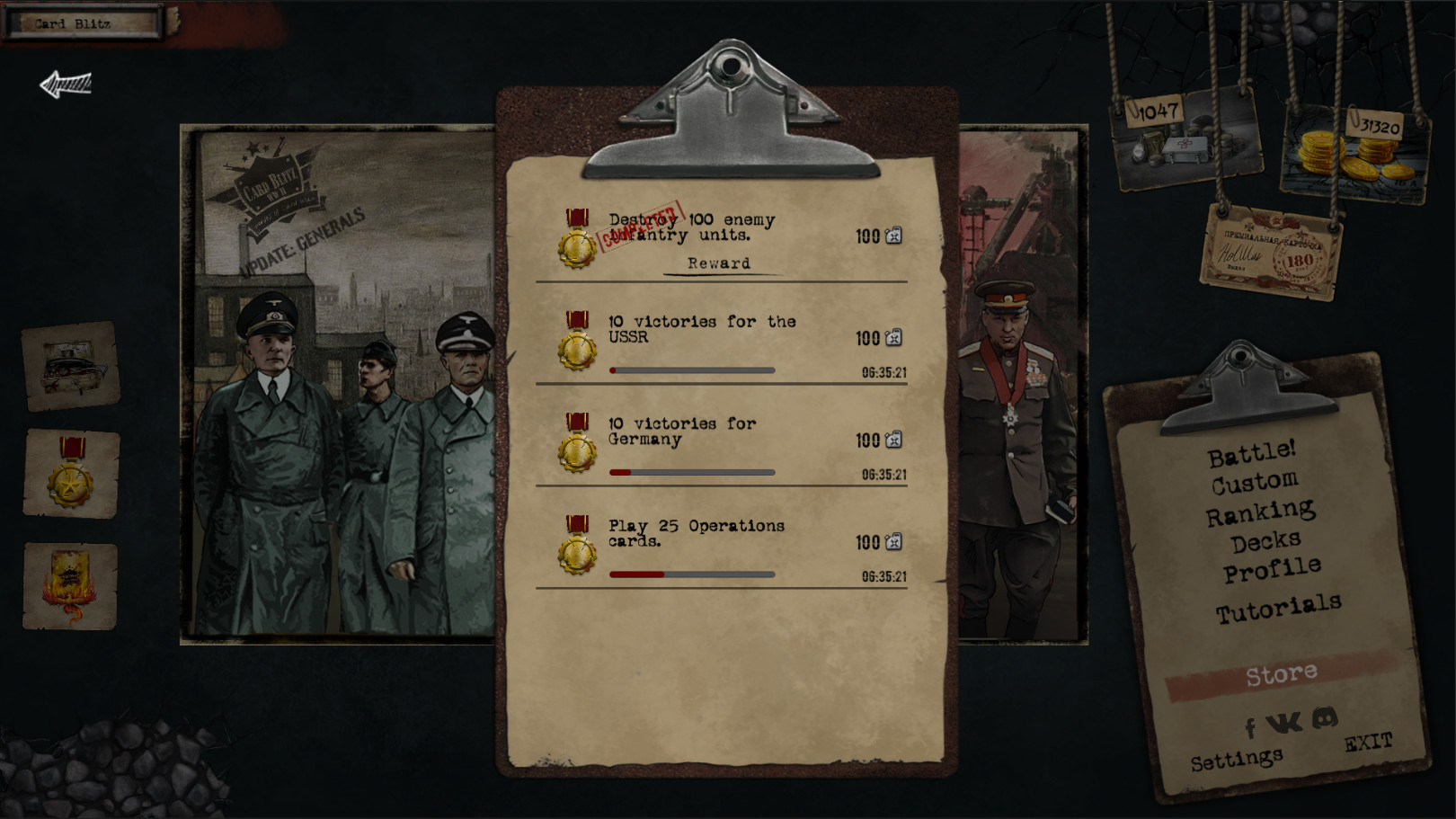Click the fuel canister beside the infantry quest reward
This screenshot has width=1456, height=819.
pyautogui.click(x=892, y=236)
